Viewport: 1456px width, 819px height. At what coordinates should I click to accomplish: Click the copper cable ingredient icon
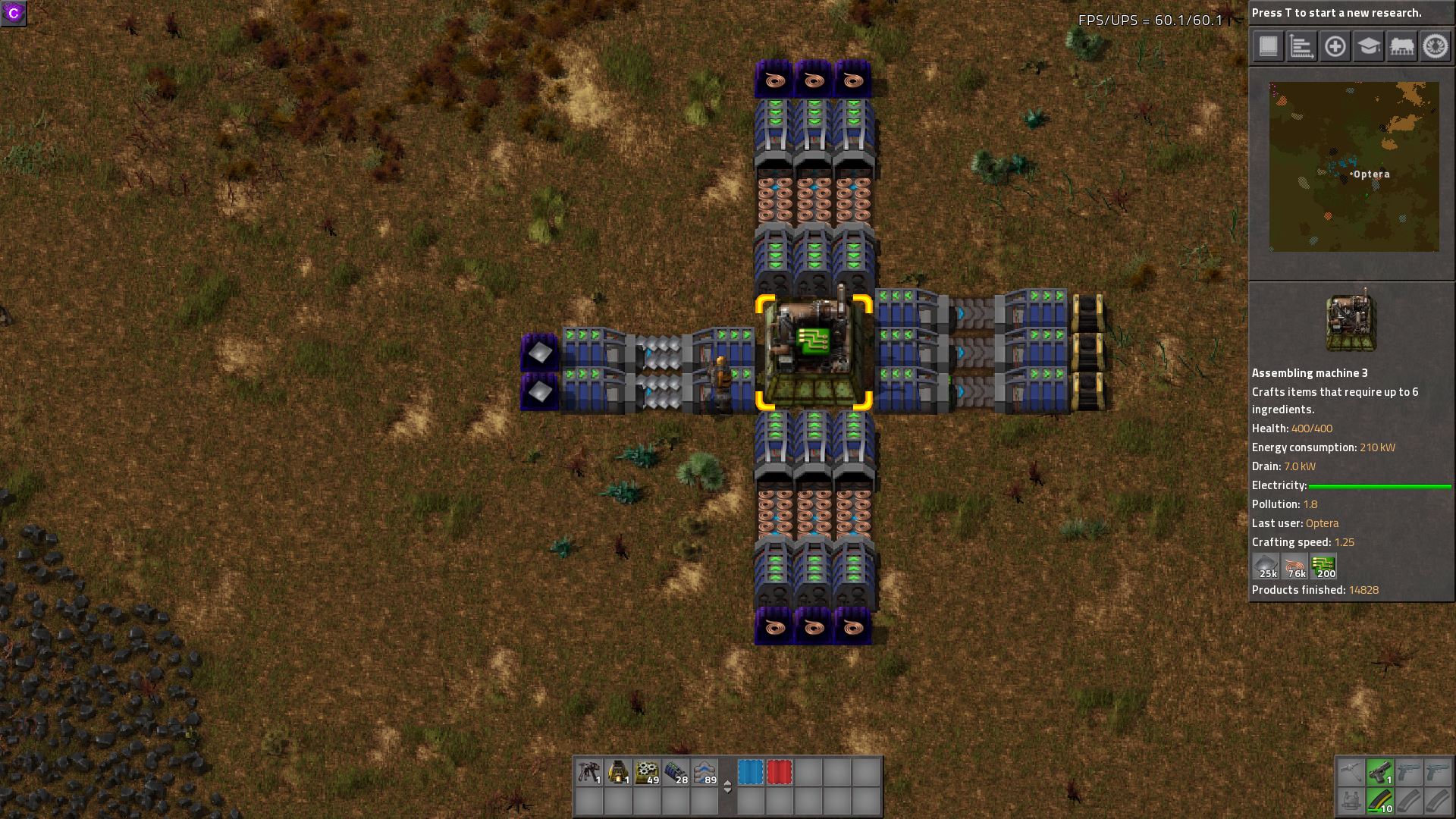click(1295, 566)
